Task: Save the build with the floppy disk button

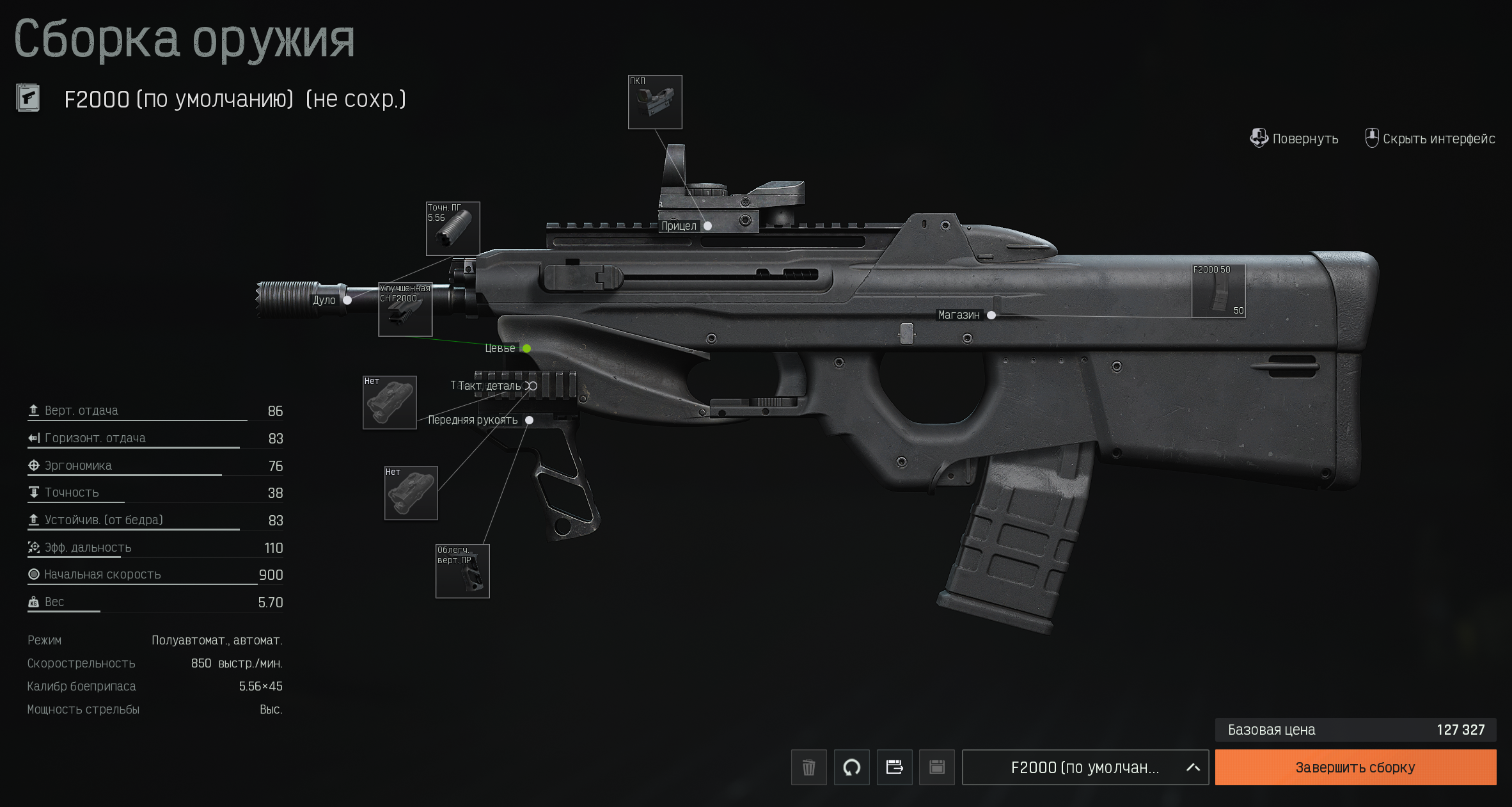Action: (x=936, y=767)
